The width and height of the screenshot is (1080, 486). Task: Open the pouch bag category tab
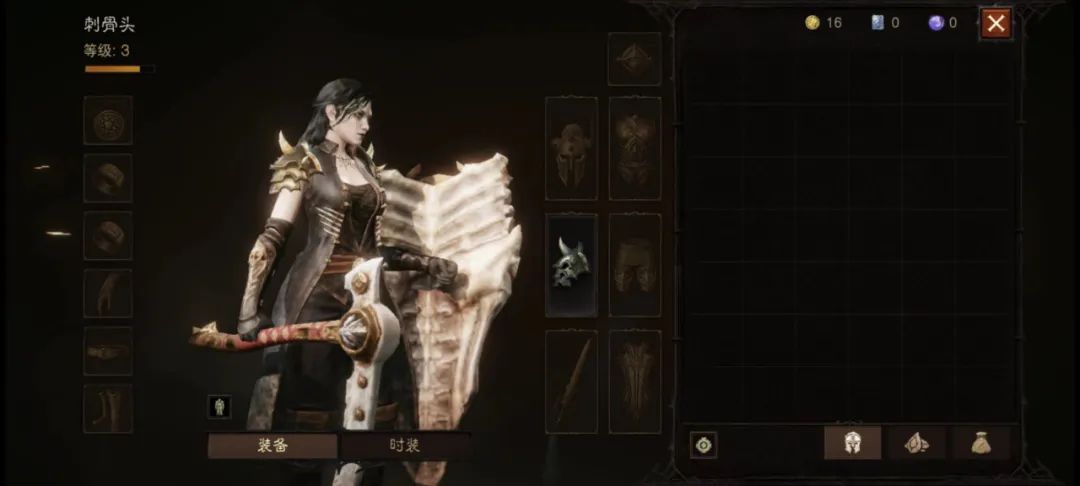tap(981, 443)
